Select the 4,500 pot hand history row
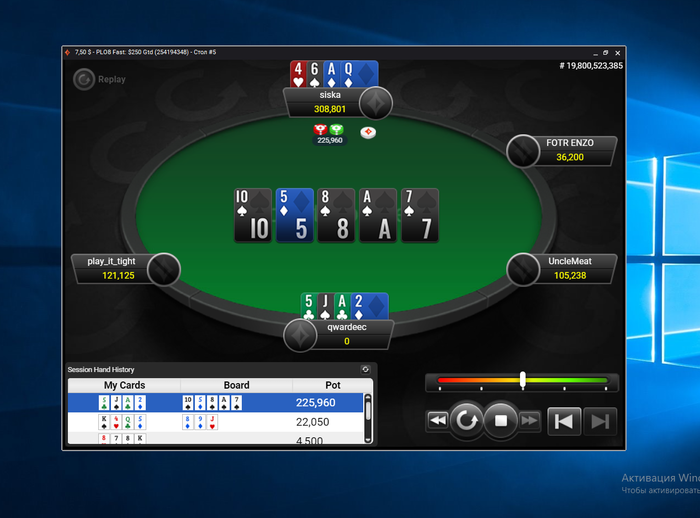Screen dimensions: 700x518 (215, 439)
